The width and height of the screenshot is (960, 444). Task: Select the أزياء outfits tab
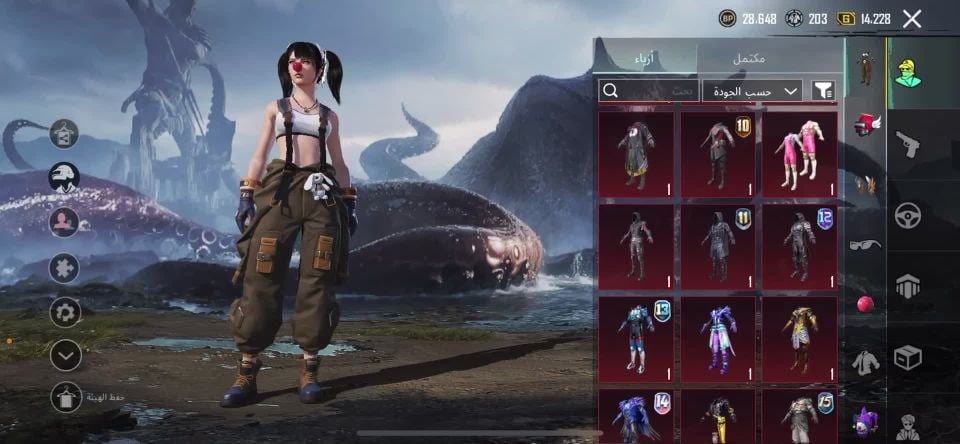[645, 58]
